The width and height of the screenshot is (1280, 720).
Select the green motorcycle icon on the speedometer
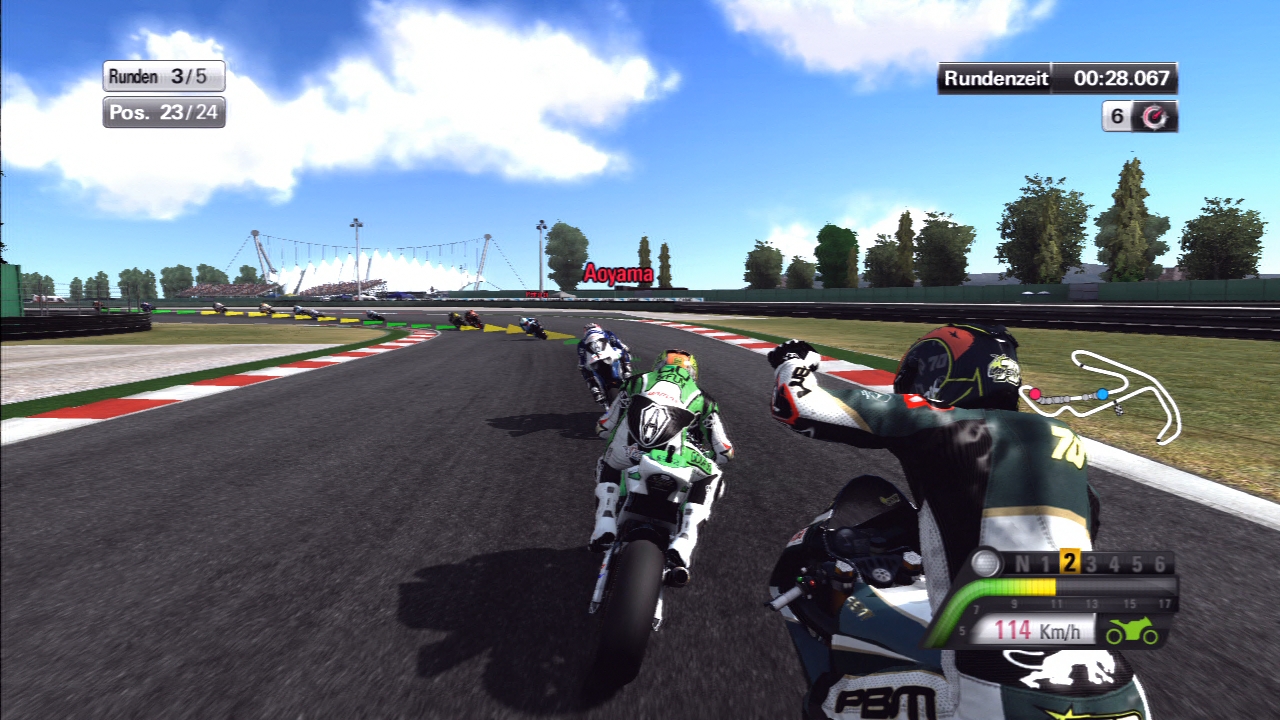1131,632
